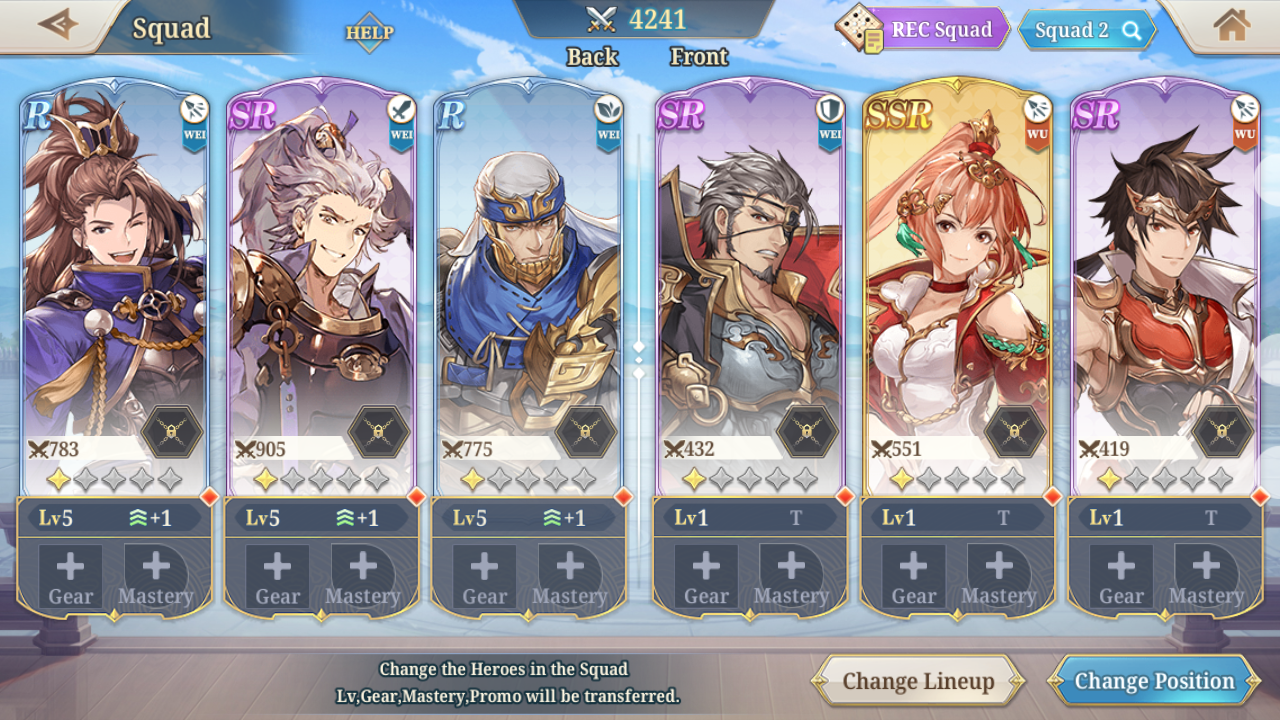Activate the Change Position button
Screen dimensions: 1280x720
tap(1154, 681)
